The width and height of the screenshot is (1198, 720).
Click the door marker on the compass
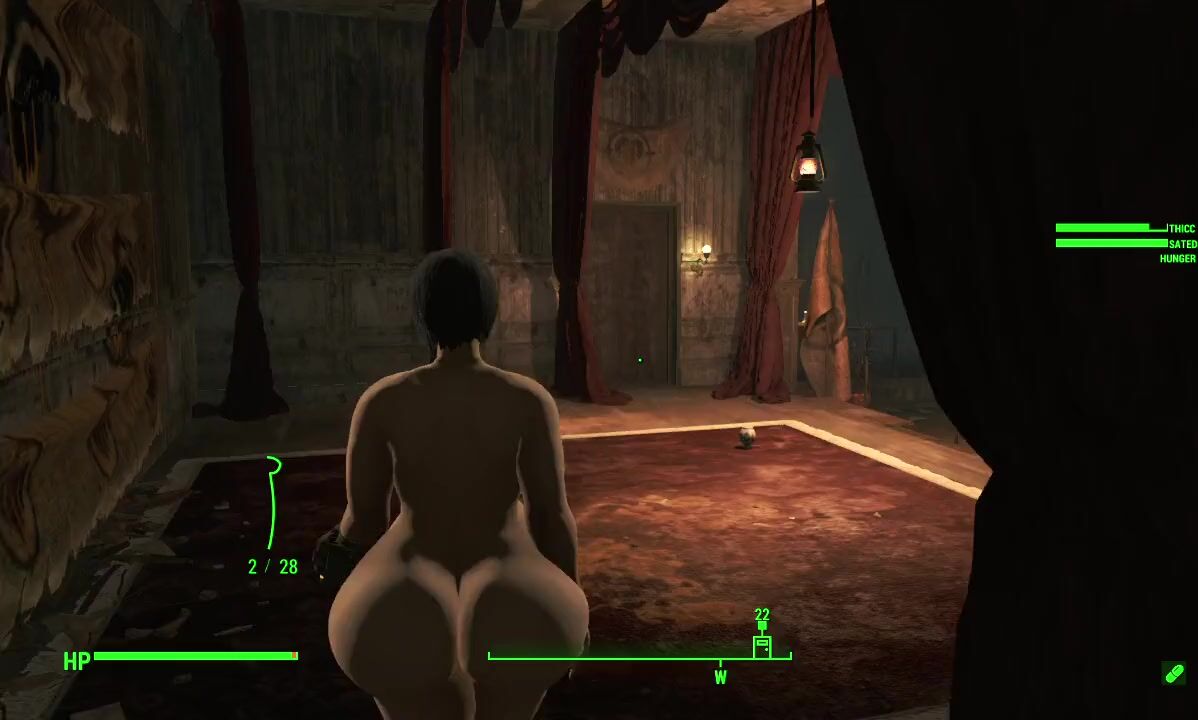pyautogui.click(x=762, y=646)
